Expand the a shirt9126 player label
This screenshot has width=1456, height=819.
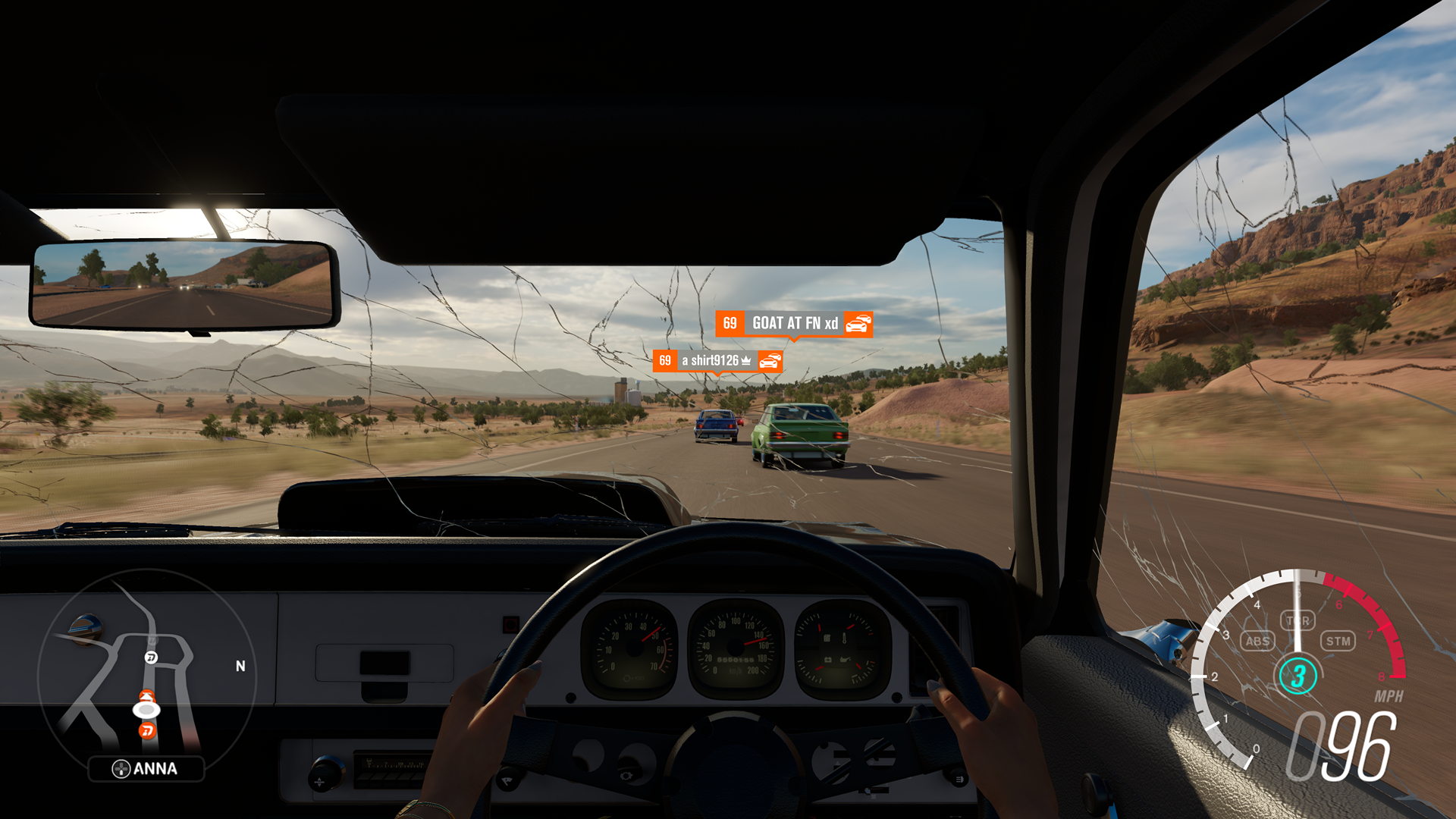(710, 361)
